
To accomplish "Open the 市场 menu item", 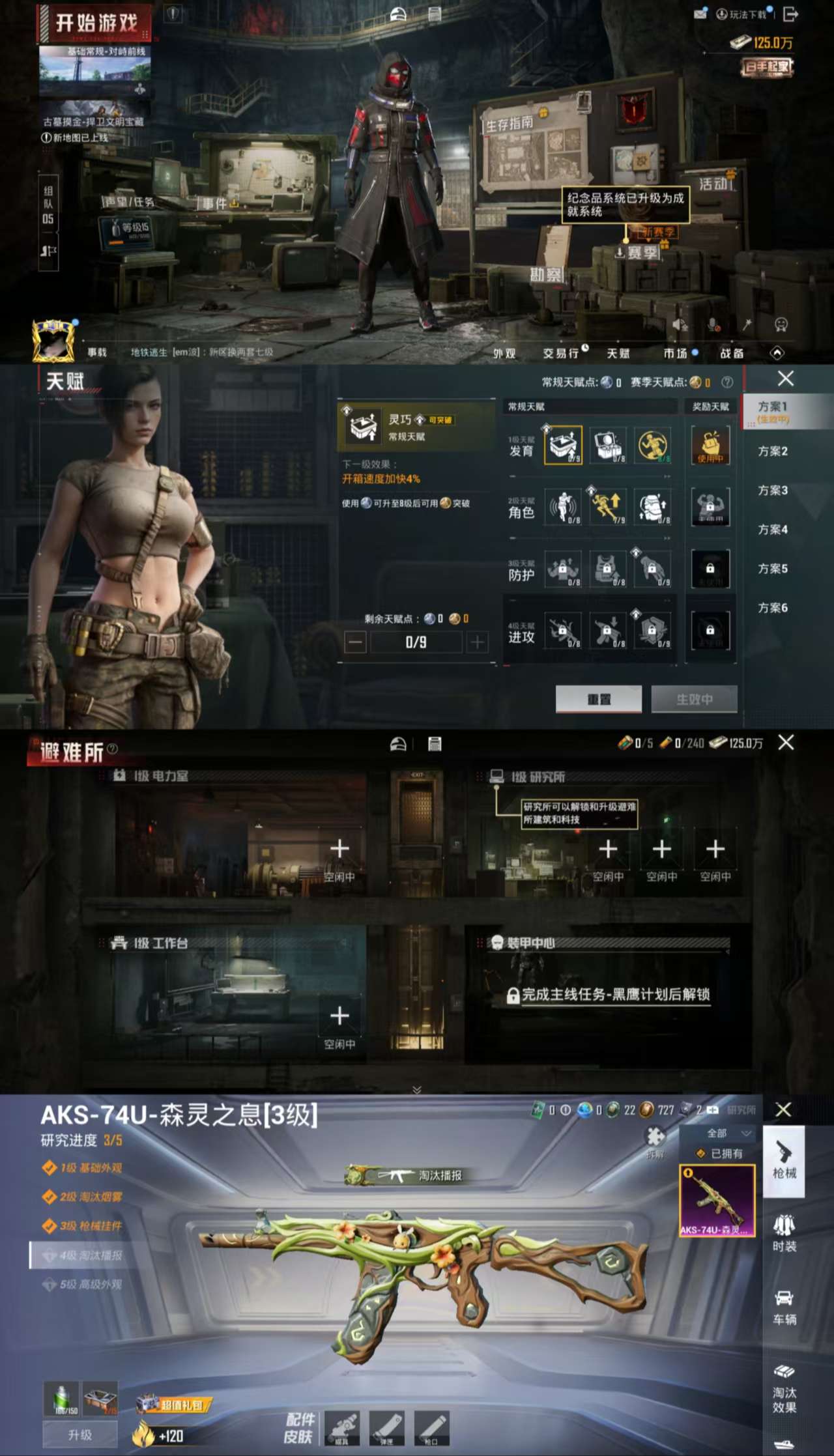I will coord(676,352).
